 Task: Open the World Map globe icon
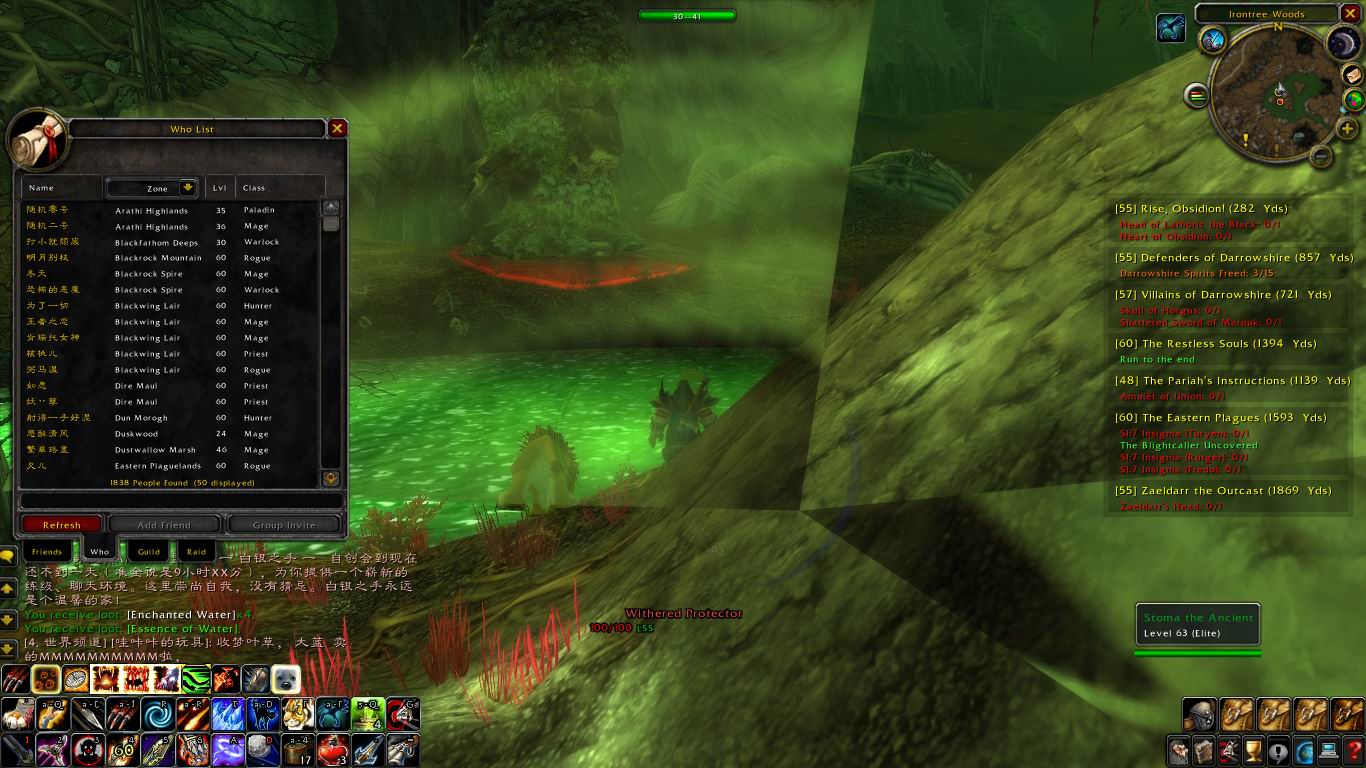tap(1304, 750)
